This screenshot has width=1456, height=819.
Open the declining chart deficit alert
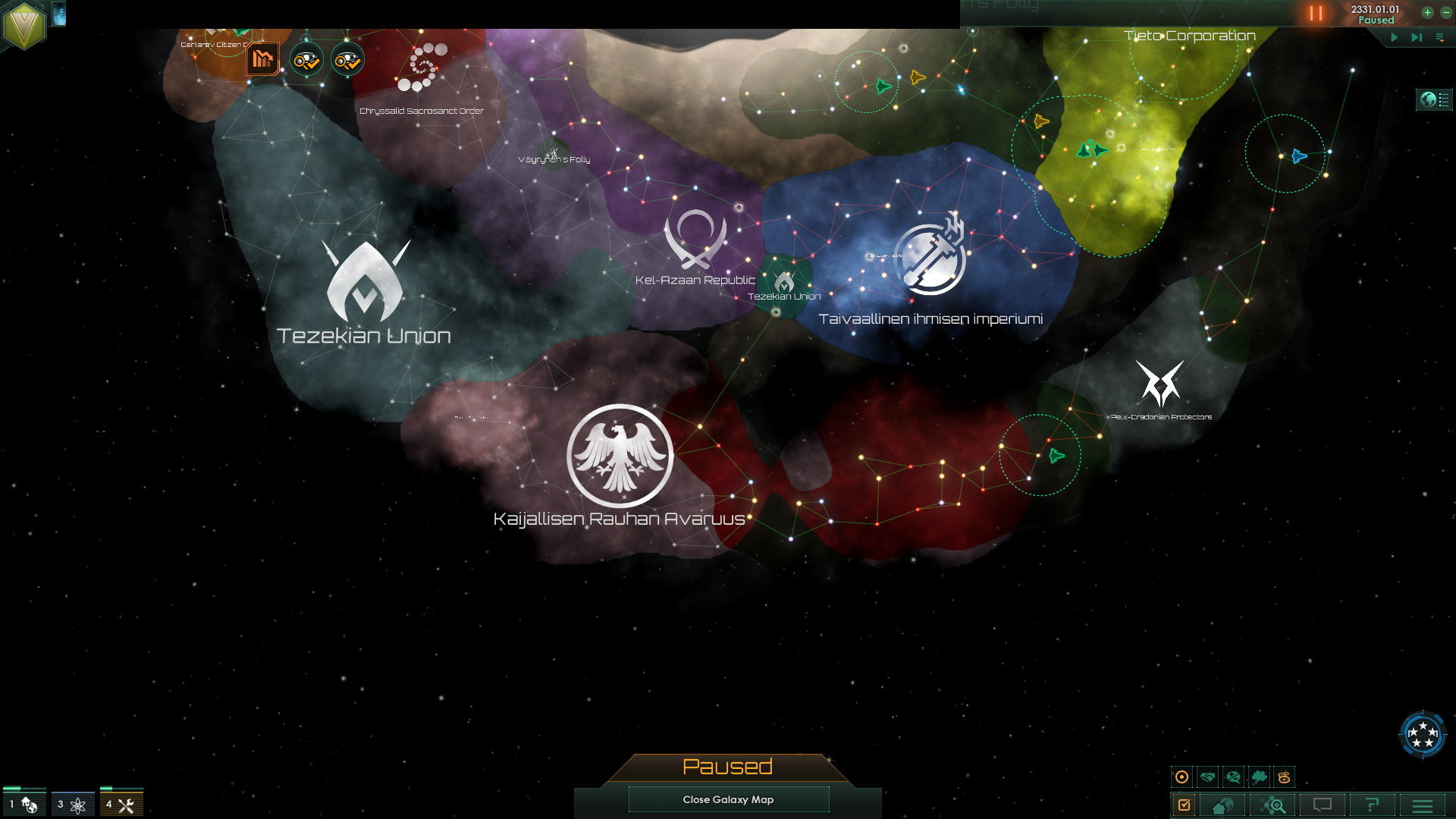point(262,59)
